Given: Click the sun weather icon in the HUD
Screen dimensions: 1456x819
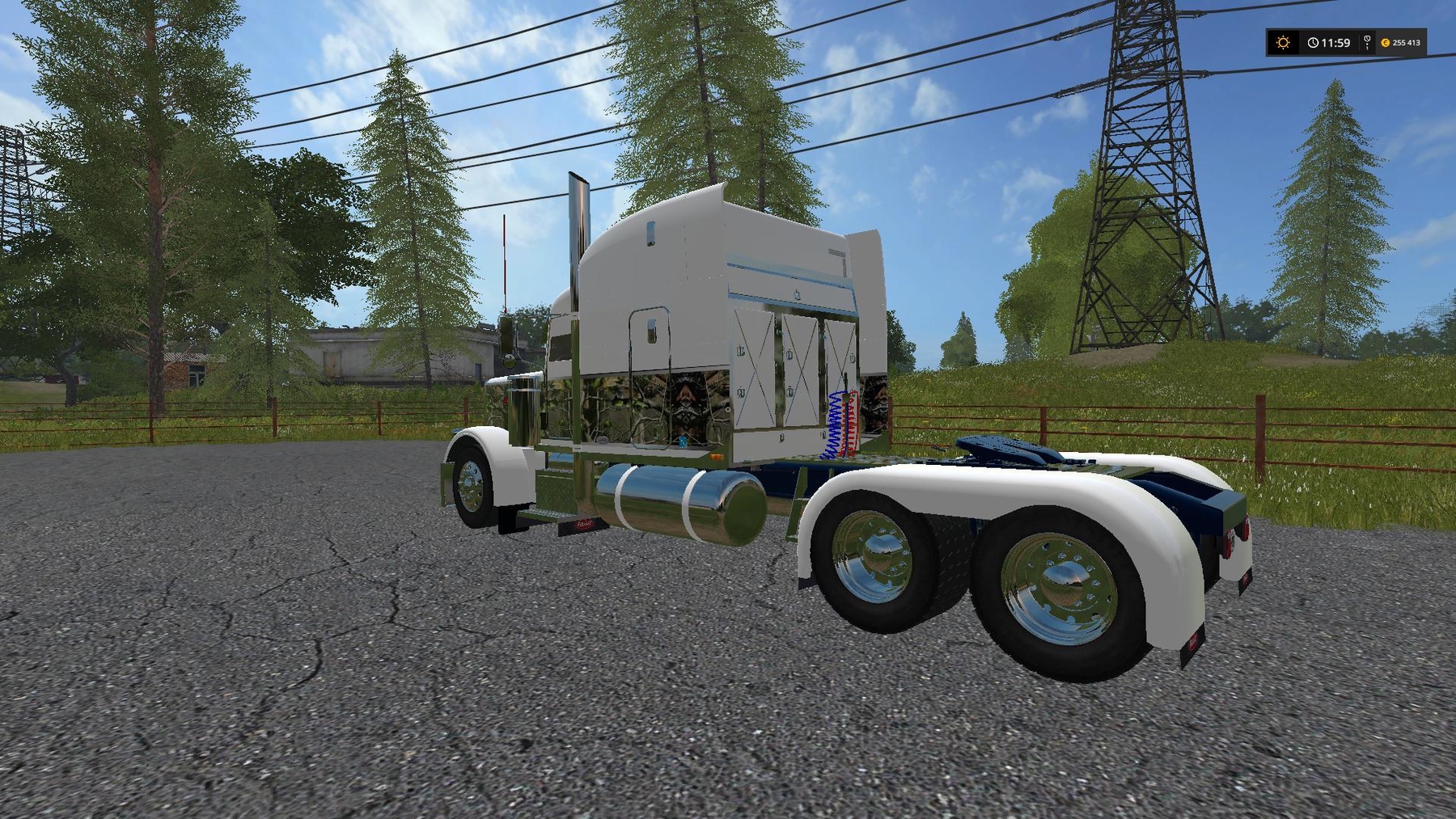Looking at the screenshot, I should (x=1283, y=42).
